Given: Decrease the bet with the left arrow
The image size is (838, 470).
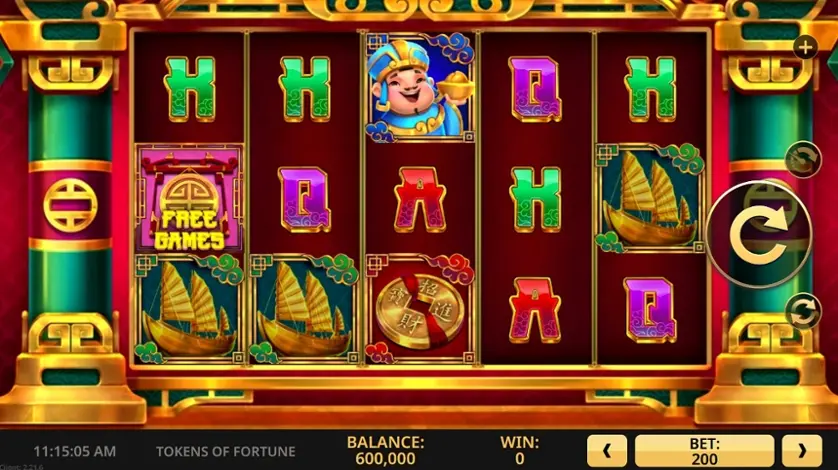Looking at the screenshot, I should [607, 451].
